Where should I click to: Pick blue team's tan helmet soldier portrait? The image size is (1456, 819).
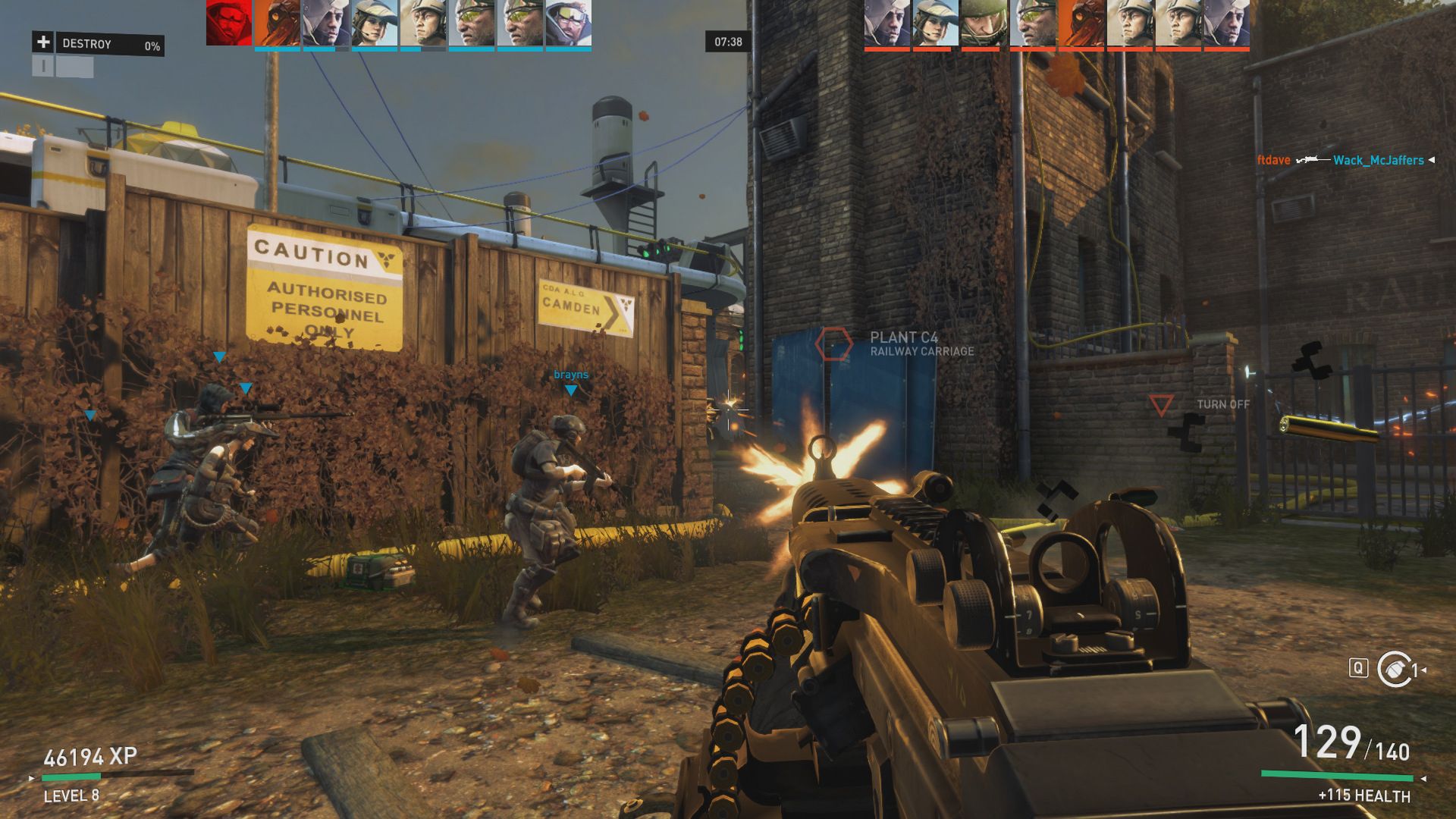(x=423, y=23)
